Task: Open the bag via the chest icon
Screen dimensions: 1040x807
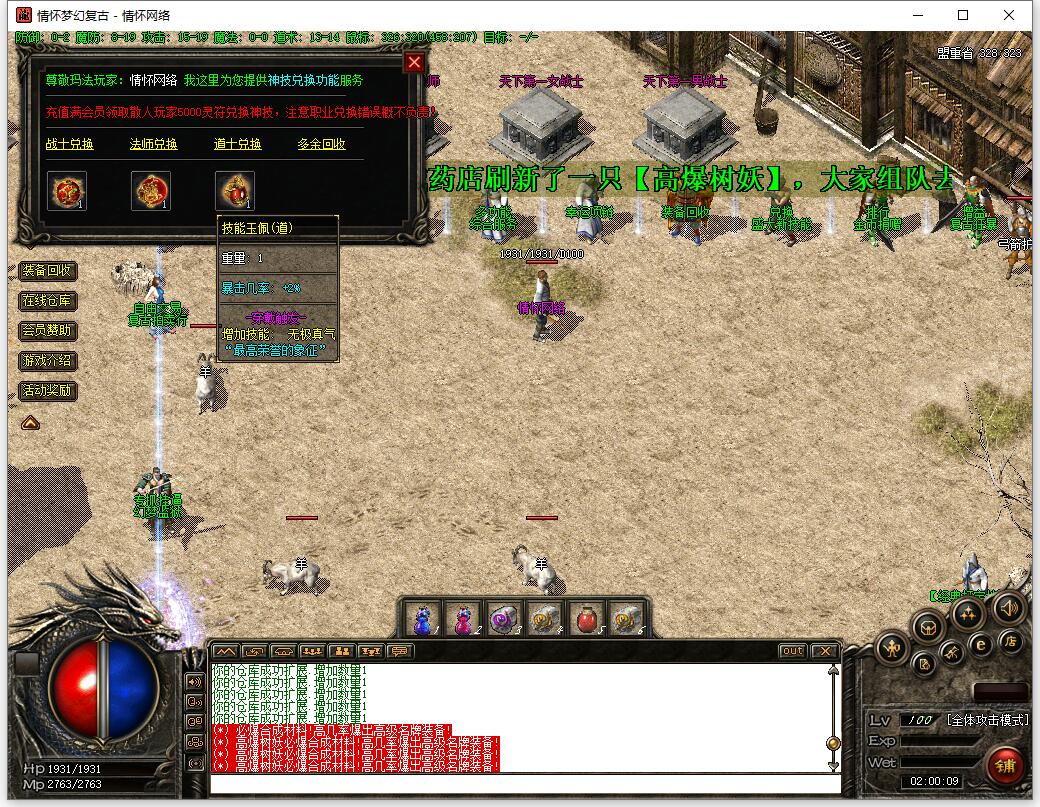Action: pyautogui.click(x=929, y=628)
